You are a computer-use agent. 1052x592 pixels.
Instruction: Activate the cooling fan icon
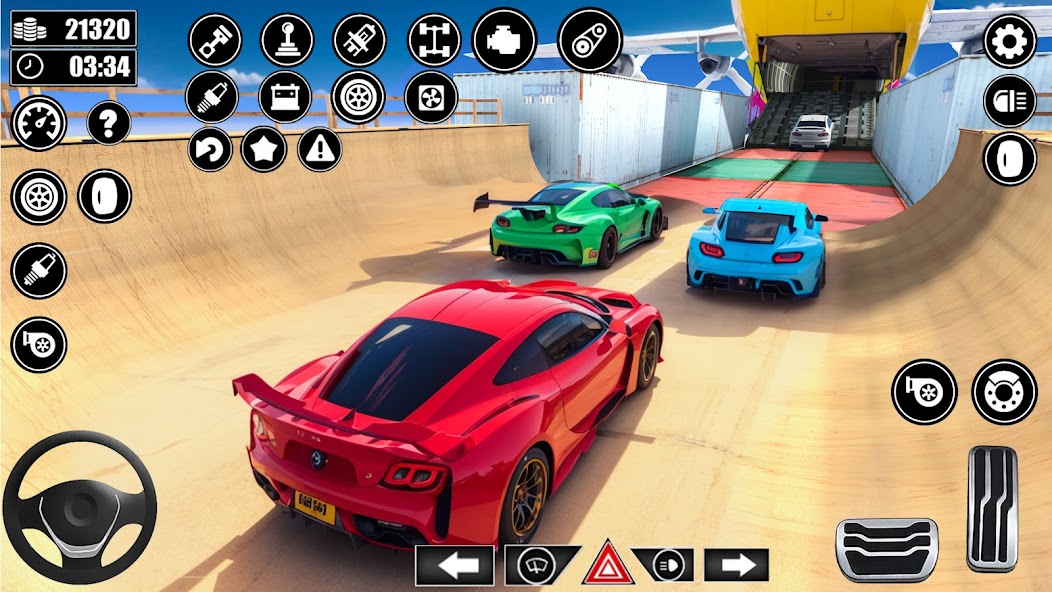coord(431,97)
